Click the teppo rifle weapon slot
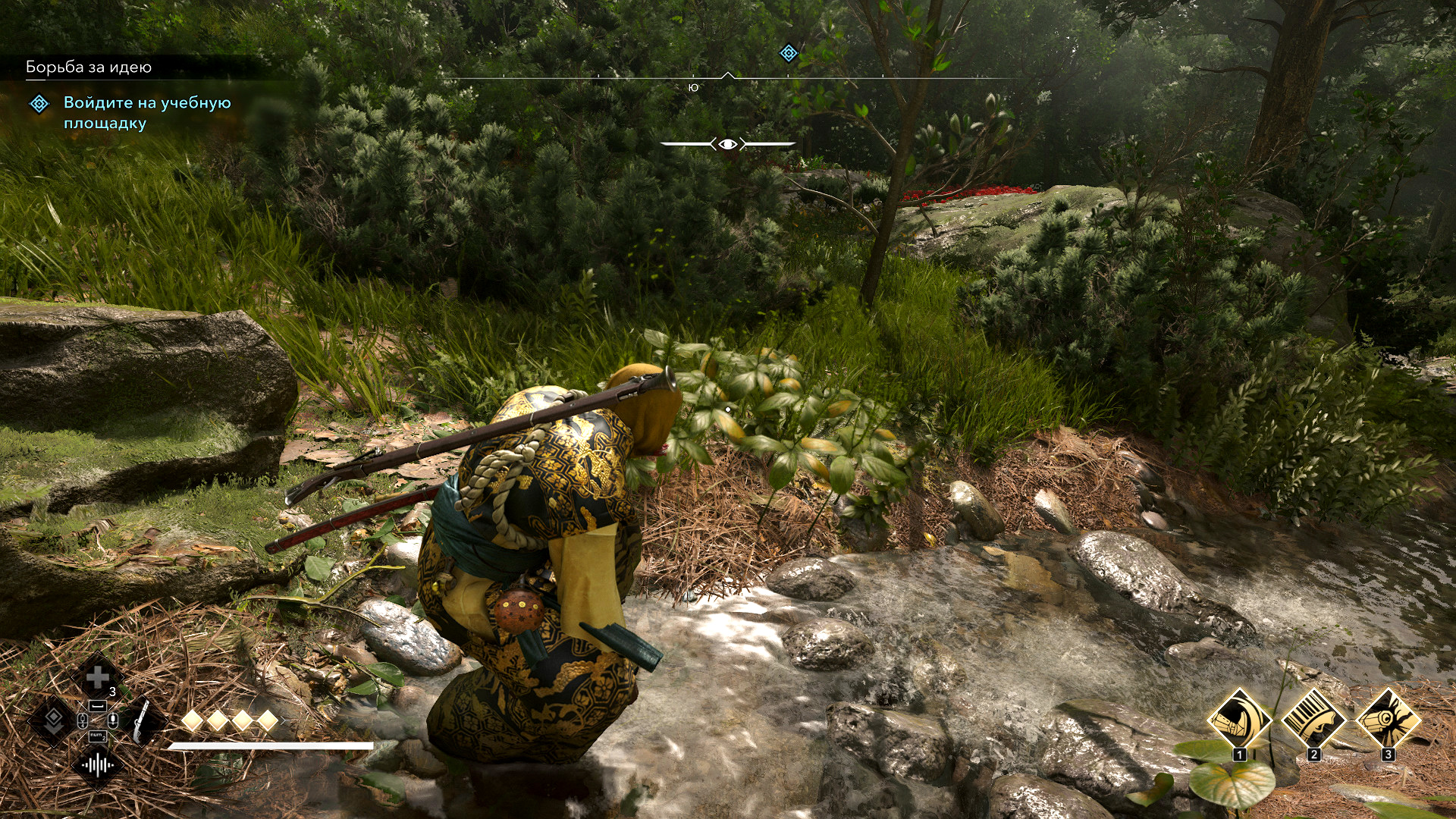The width and height of the screenshot is (1456, 819). click(x=142, y=721)
